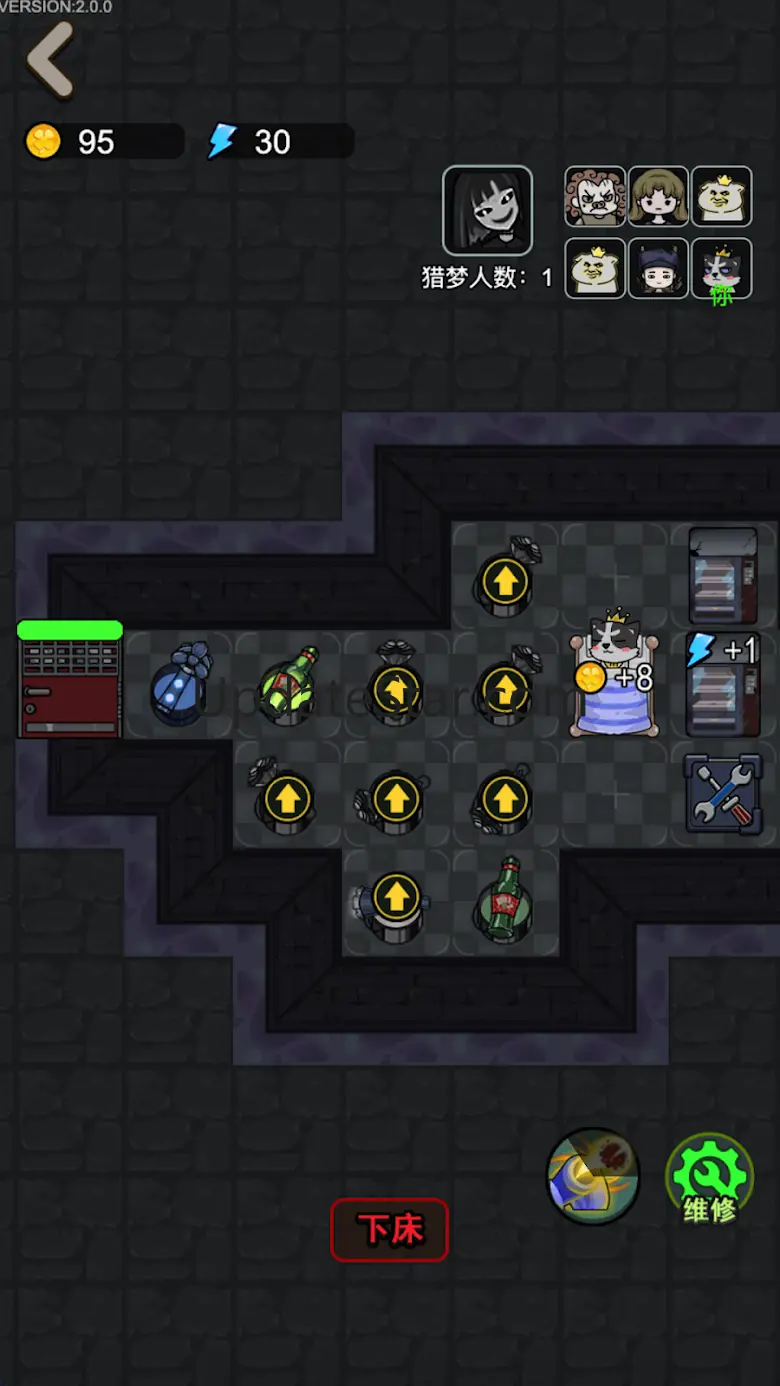This screenshot has height=1386, width=780.
Task: Activate the green 维修 repair button
Action: click(x=709, y=1178)
